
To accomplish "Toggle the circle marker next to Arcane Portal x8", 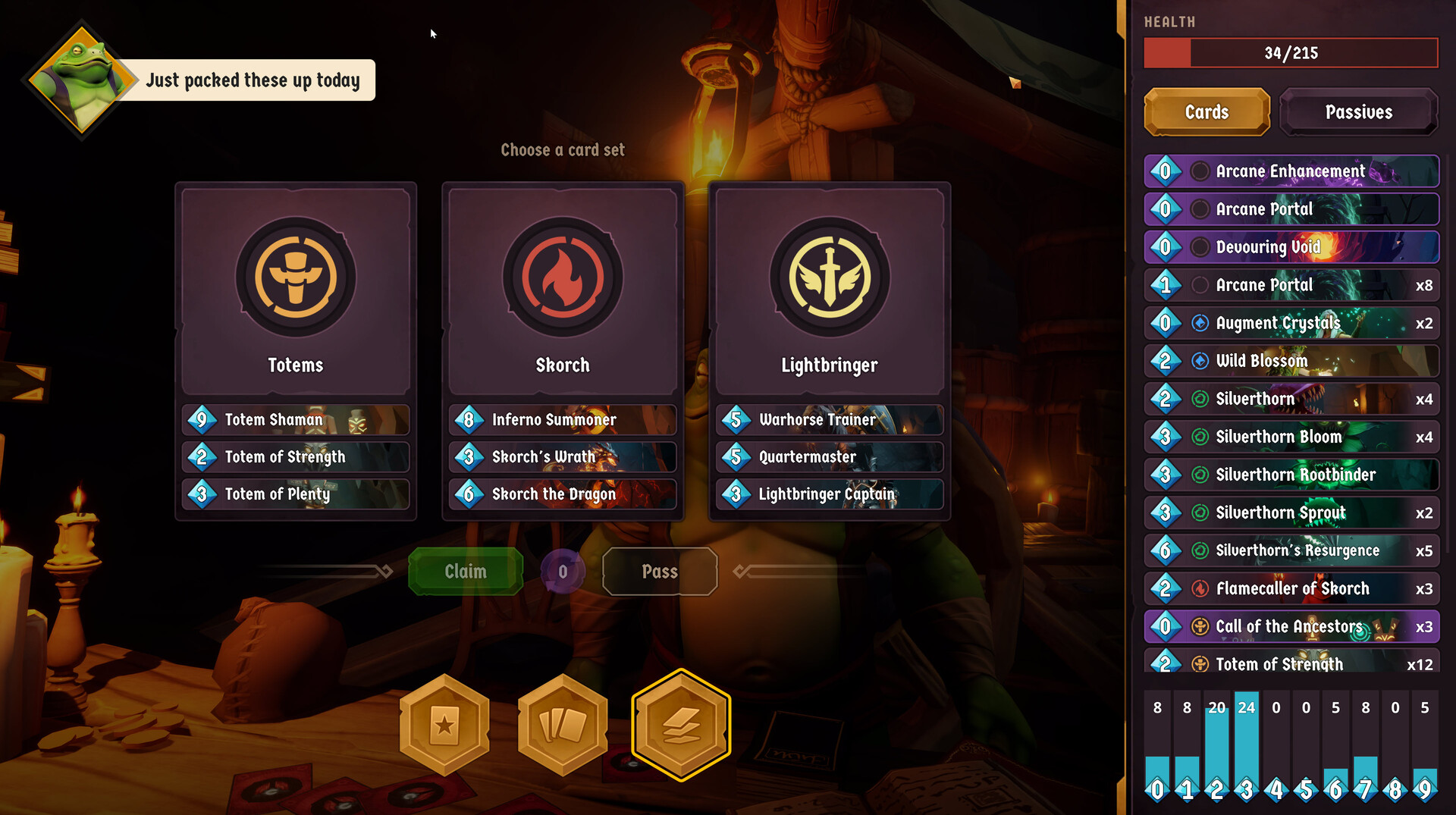I will point(1200,285).
